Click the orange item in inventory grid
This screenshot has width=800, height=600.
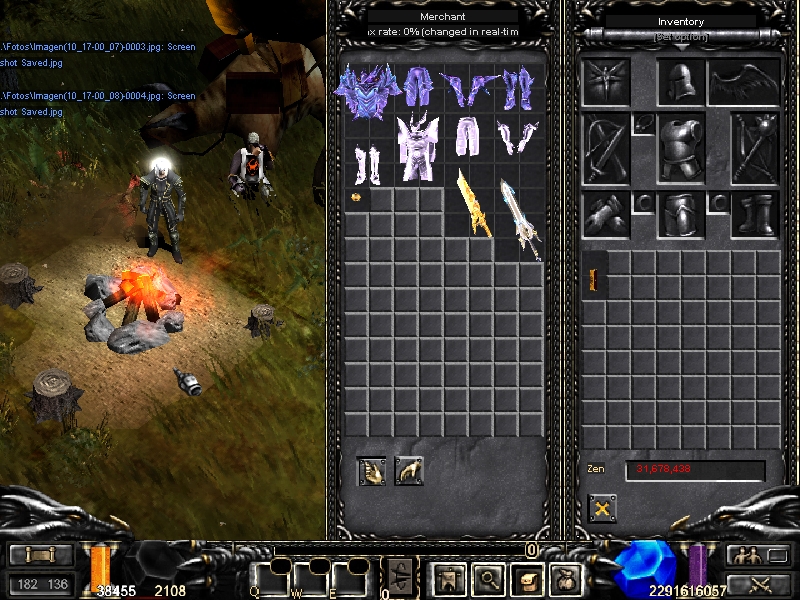(594, 281)
